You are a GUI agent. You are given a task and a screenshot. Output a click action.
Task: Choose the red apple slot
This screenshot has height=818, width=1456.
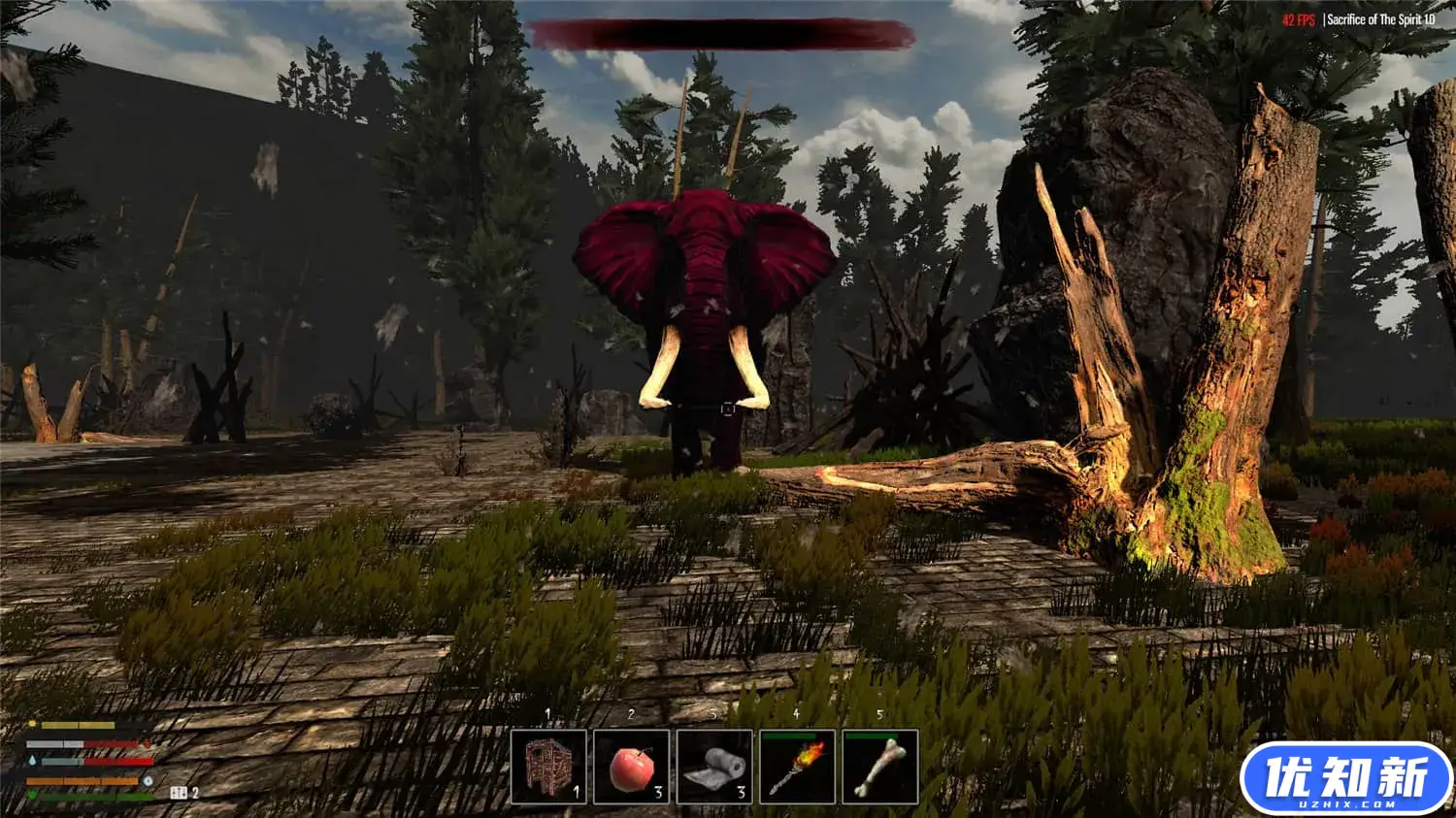632,767
